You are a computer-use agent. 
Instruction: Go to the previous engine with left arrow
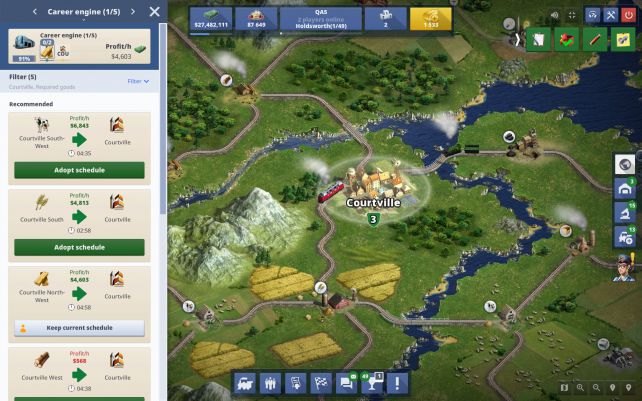pos(36,12)
